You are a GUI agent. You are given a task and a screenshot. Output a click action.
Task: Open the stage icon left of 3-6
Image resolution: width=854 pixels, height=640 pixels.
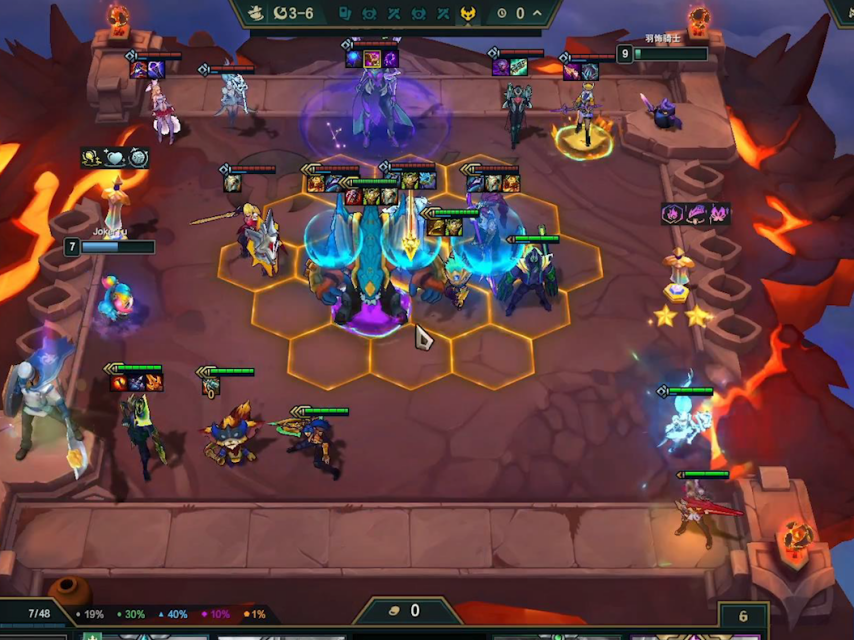point(255,13)
